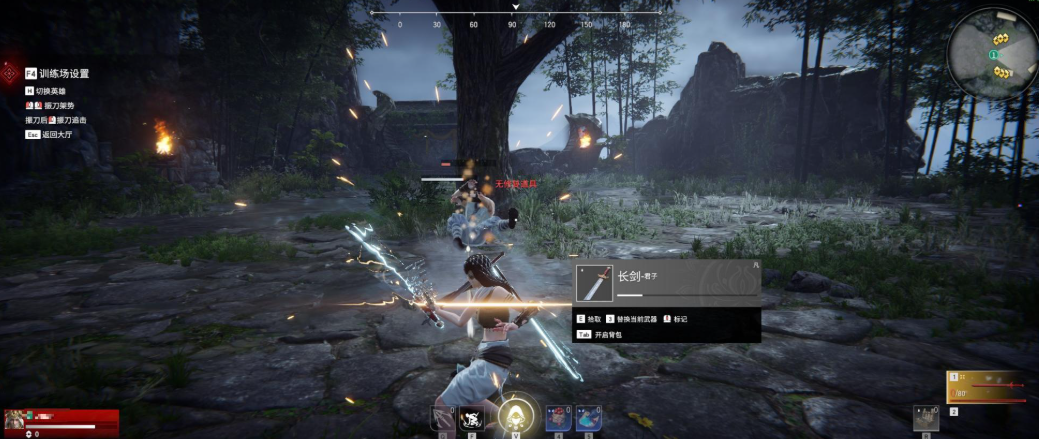Select the red mushroom consumable slot
1039x439 pixels.
560,418
